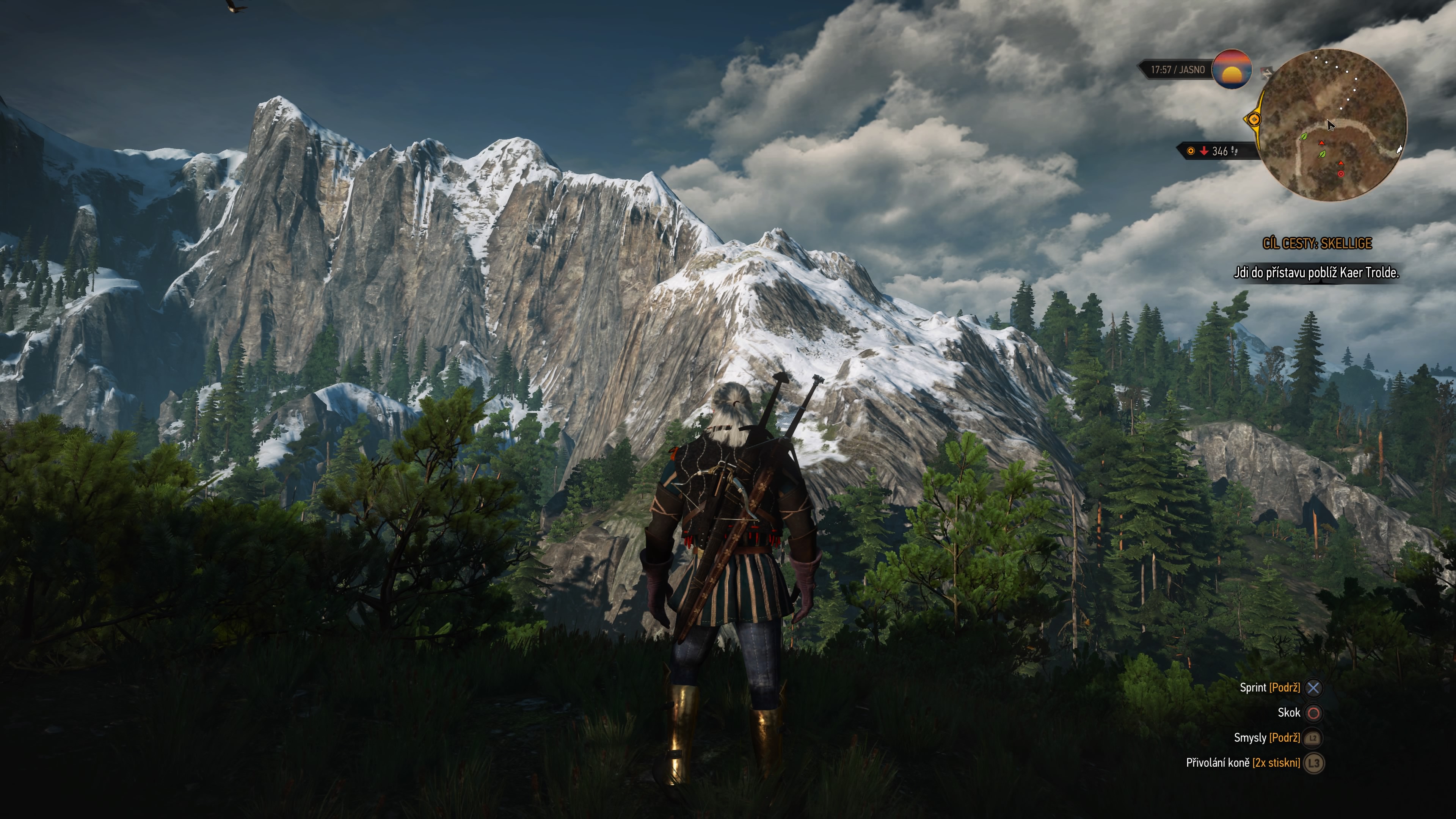Open the tracked quest Cíl cesty: Skellige
Viewport: 1456px width, 819px height.
pyautogui.click(x=1317, y=243)
